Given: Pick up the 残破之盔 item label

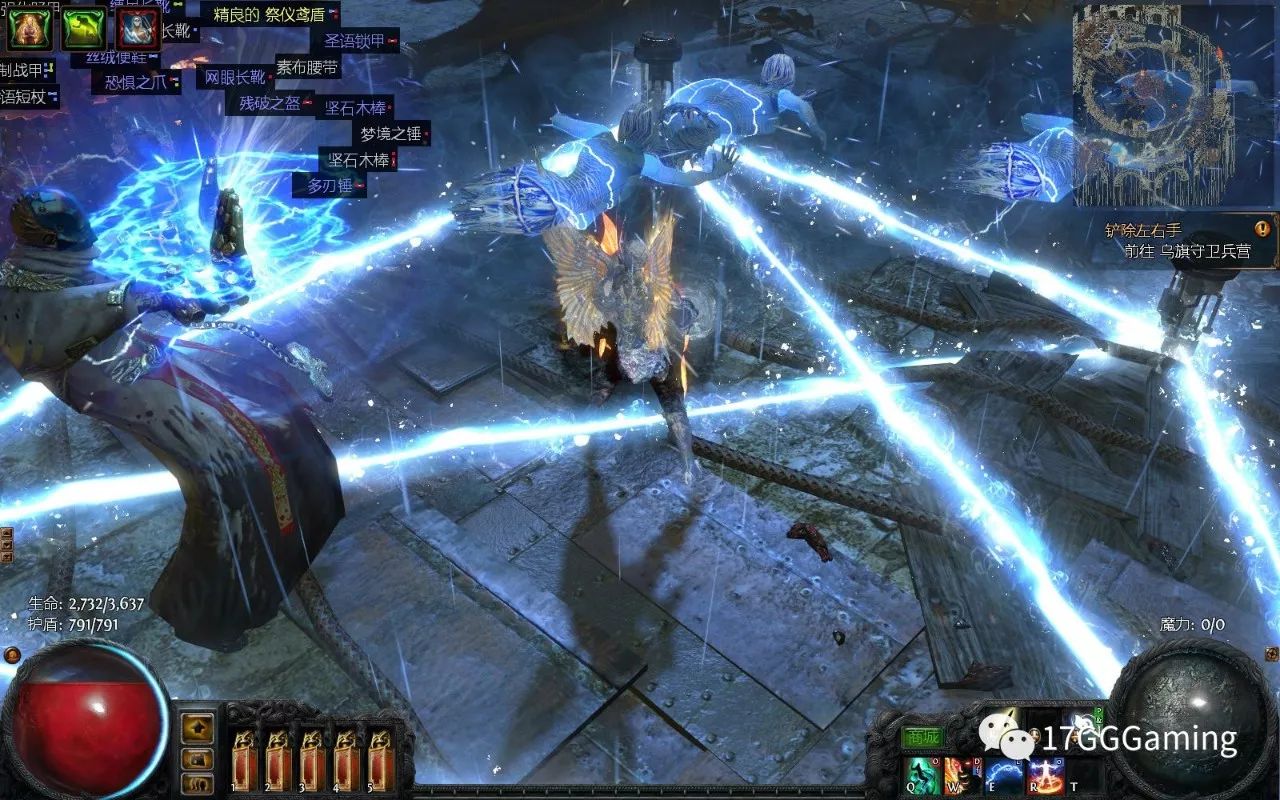Looking at the screenshot, I should click(x=272, y=103).
